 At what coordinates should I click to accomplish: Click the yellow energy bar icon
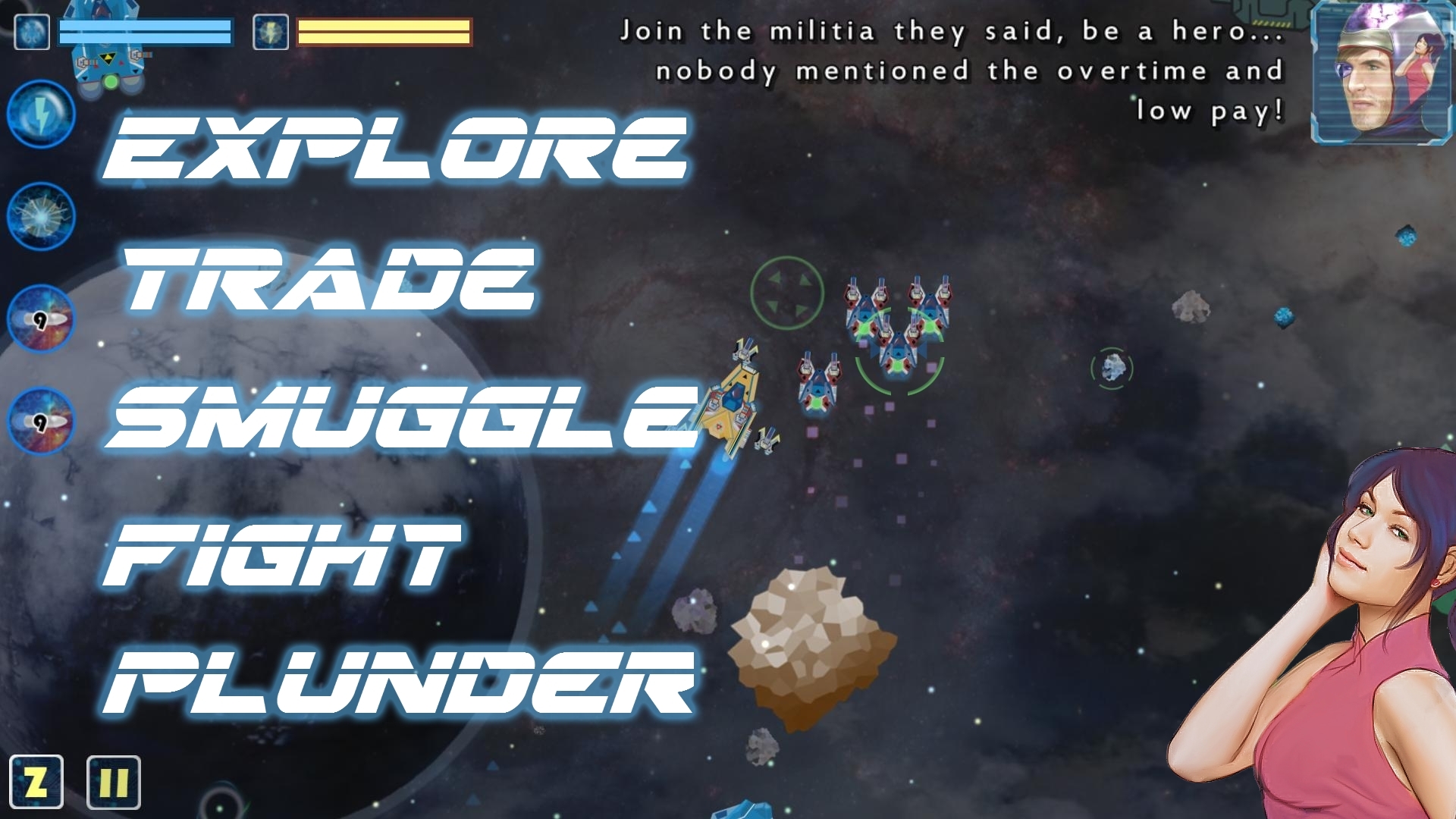pyautogui.click(x=271, y=32)
